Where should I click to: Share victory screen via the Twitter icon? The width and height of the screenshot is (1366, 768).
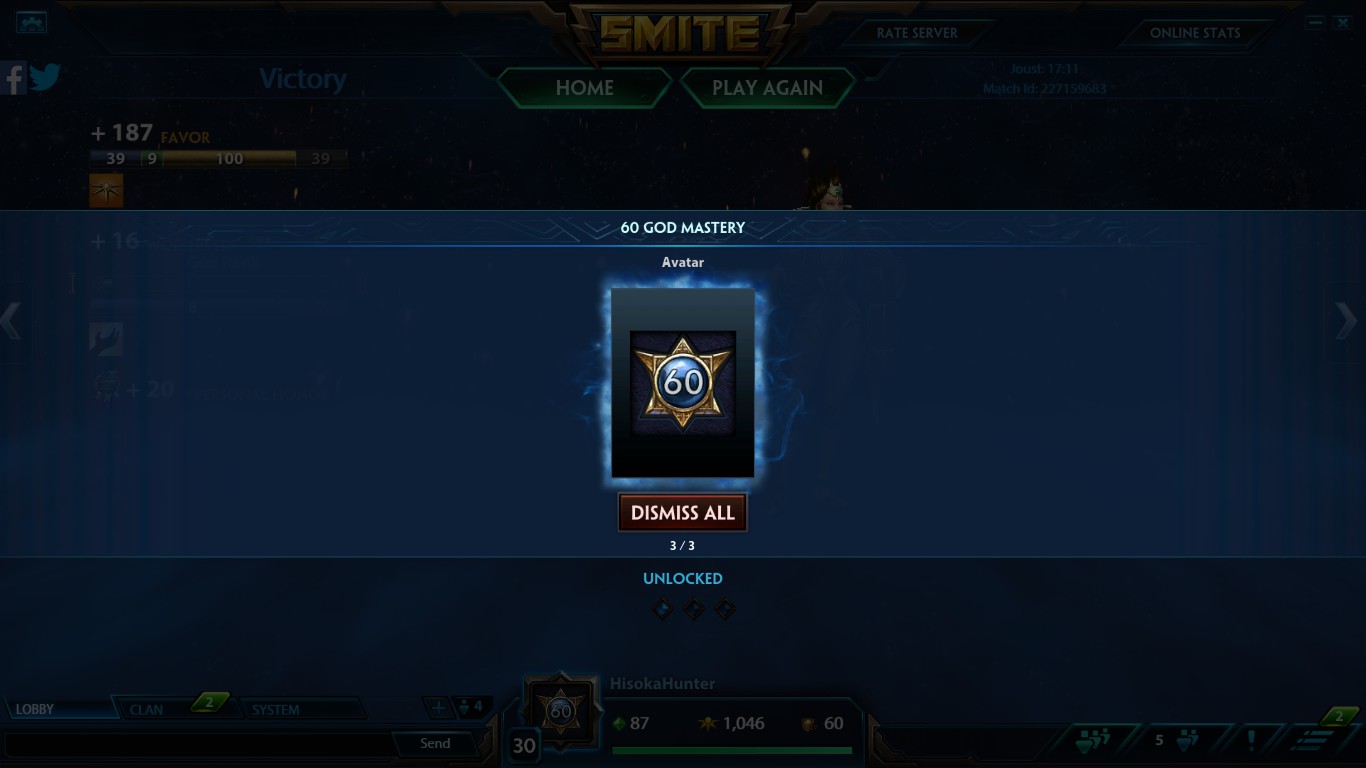point(45,76)
